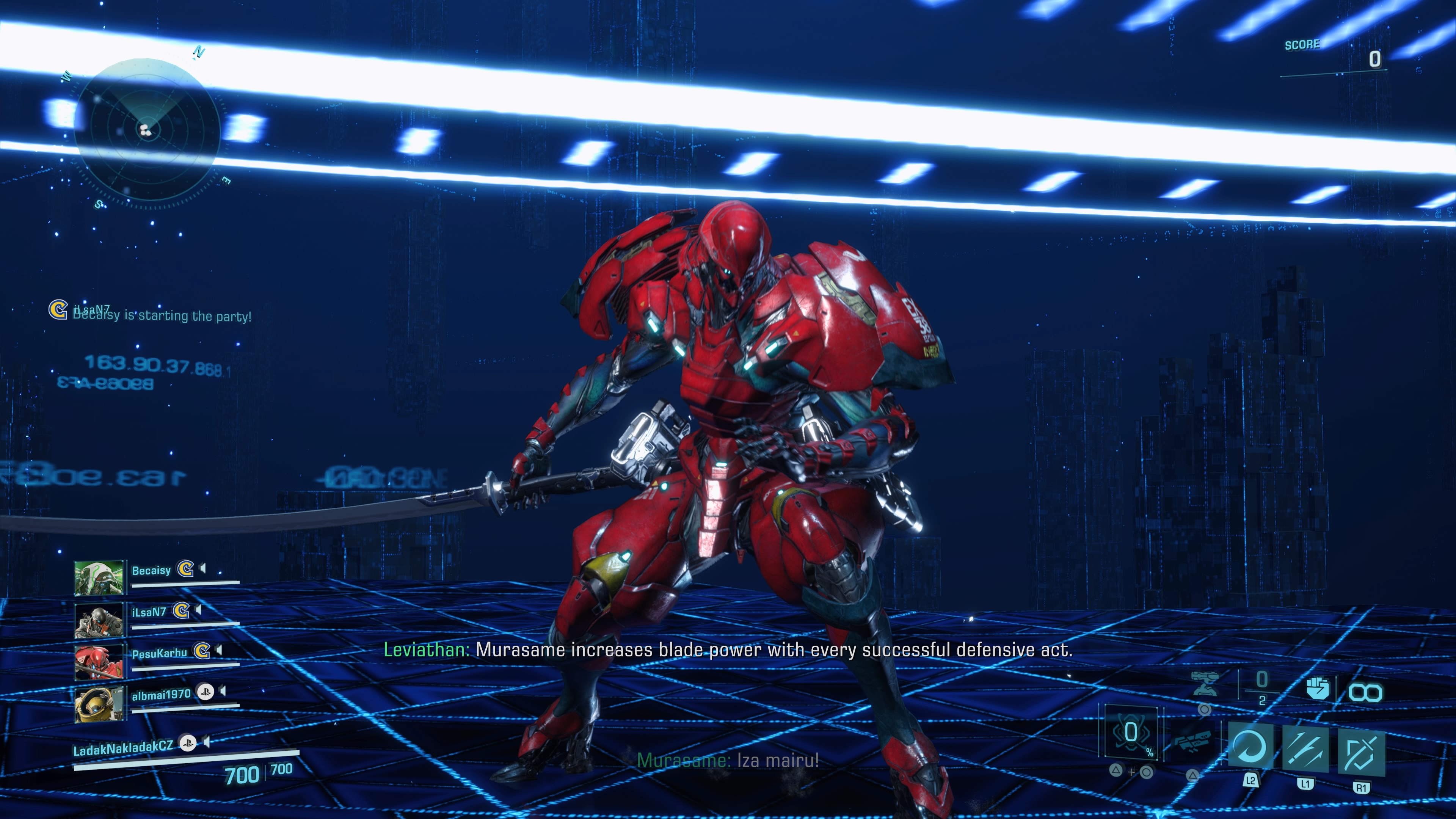The image size is (1456, 819).
Task: Select iLsaN7's grey exosuit portrait
Action: (x=99, y=620)
